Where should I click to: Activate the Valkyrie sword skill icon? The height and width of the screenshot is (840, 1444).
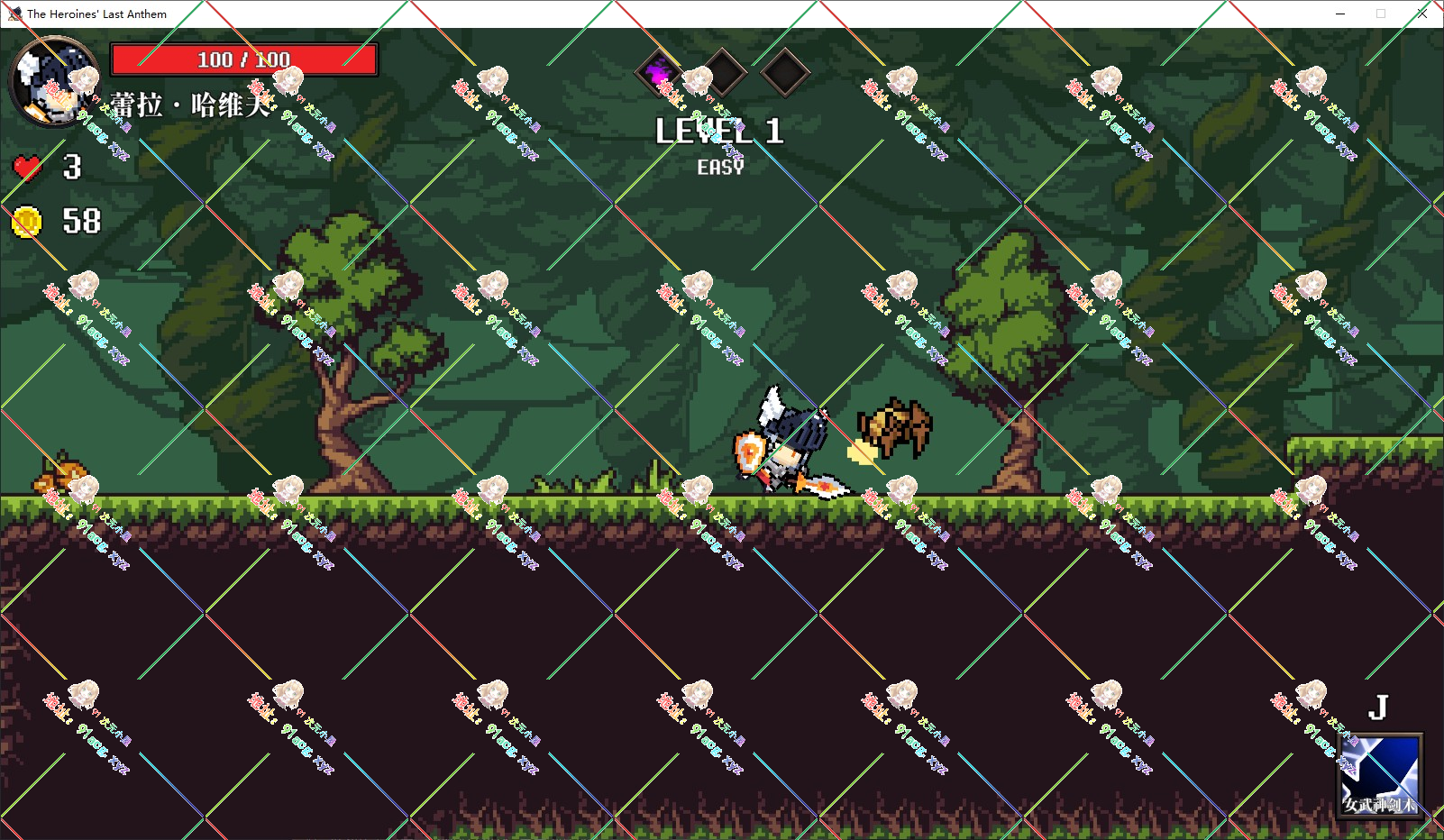[x=1380, y=775]
